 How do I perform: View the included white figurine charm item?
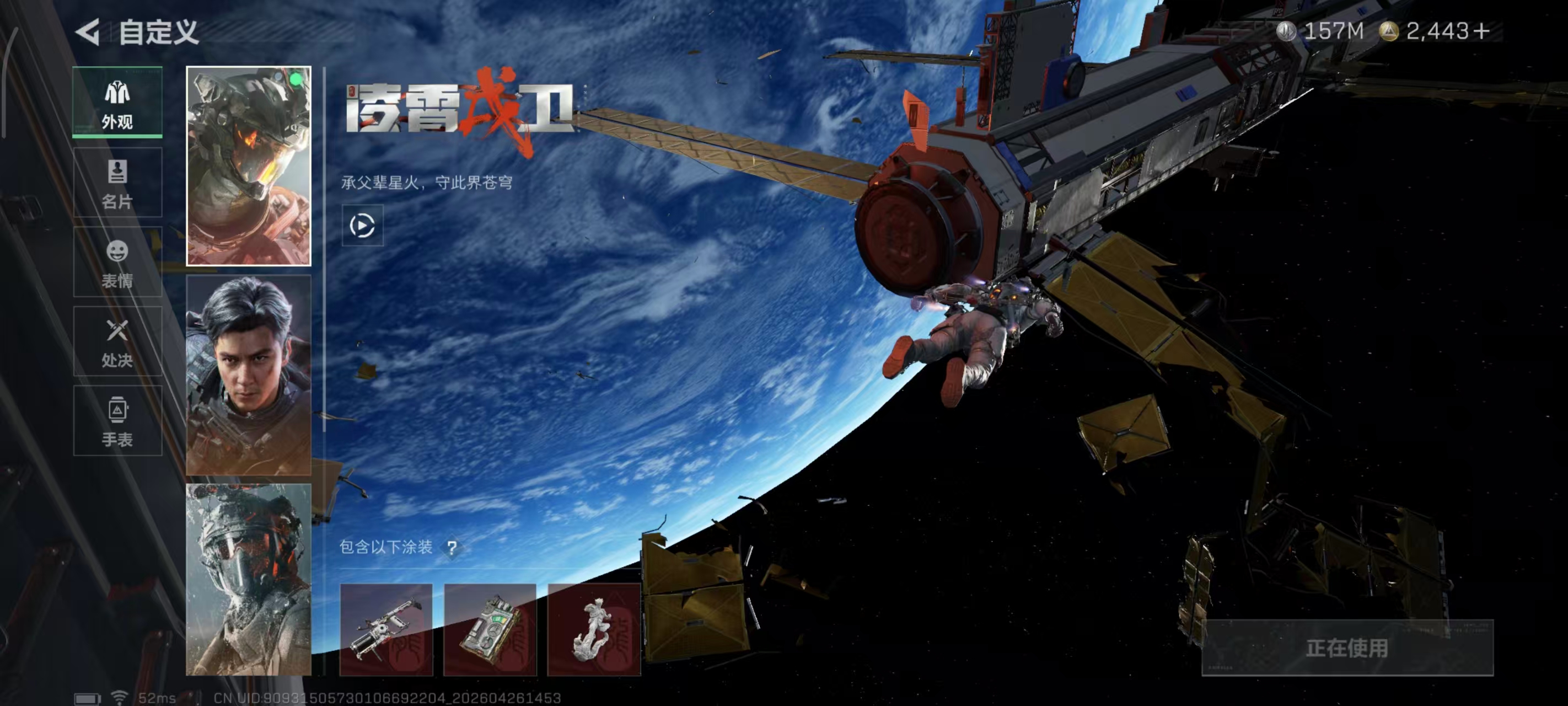pyautogui.click(x=594, y=629)
